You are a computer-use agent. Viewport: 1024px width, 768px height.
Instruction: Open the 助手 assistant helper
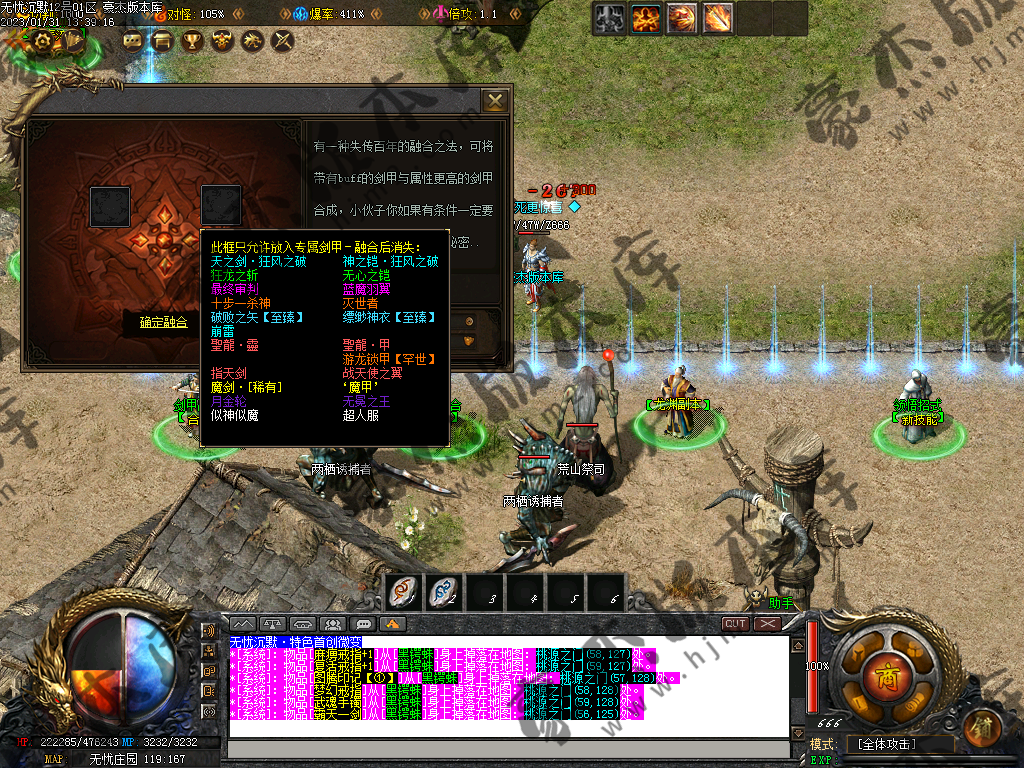coord(781,603)
